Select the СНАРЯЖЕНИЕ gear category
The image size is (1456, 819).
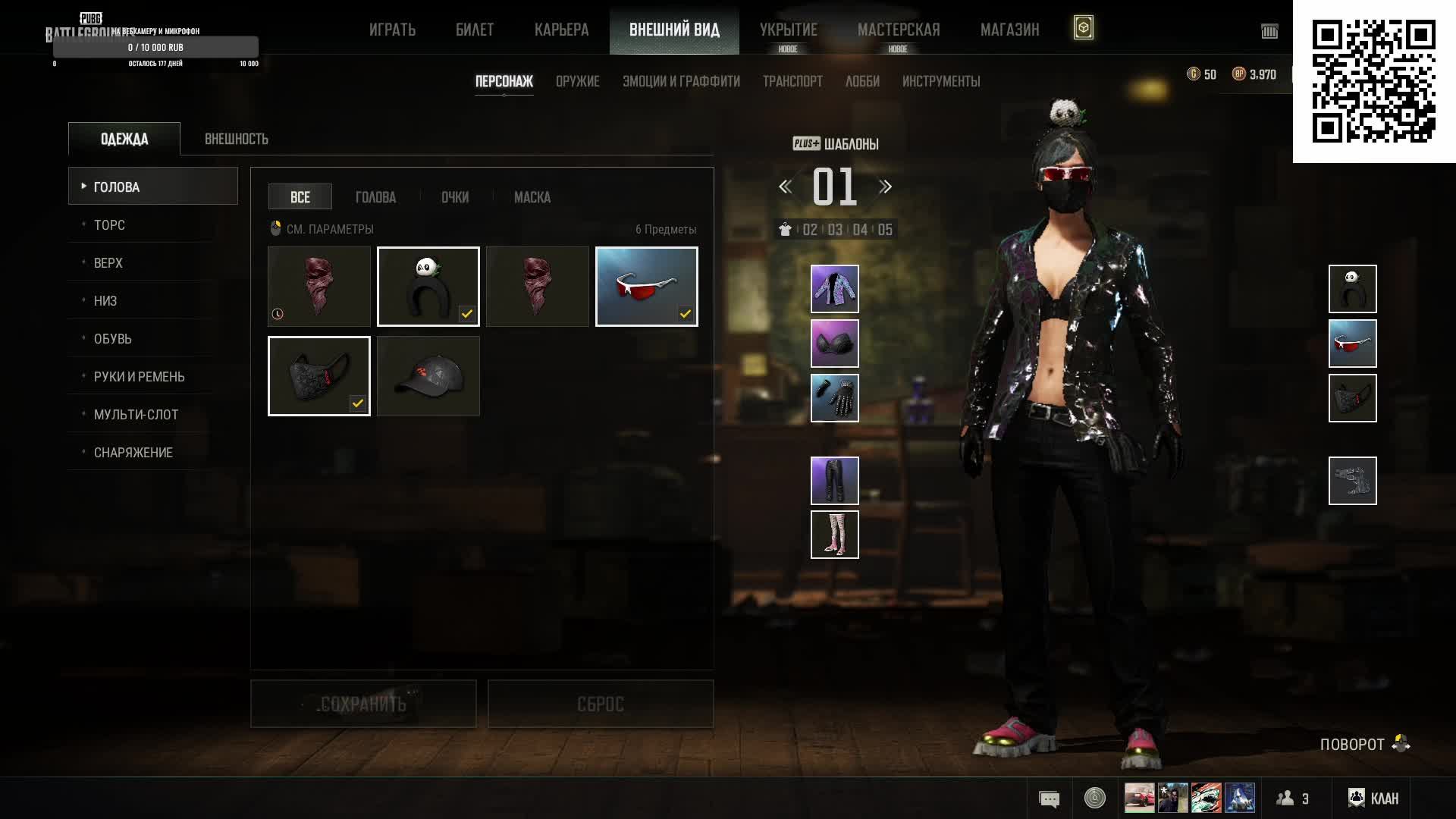tap(133, 453)
